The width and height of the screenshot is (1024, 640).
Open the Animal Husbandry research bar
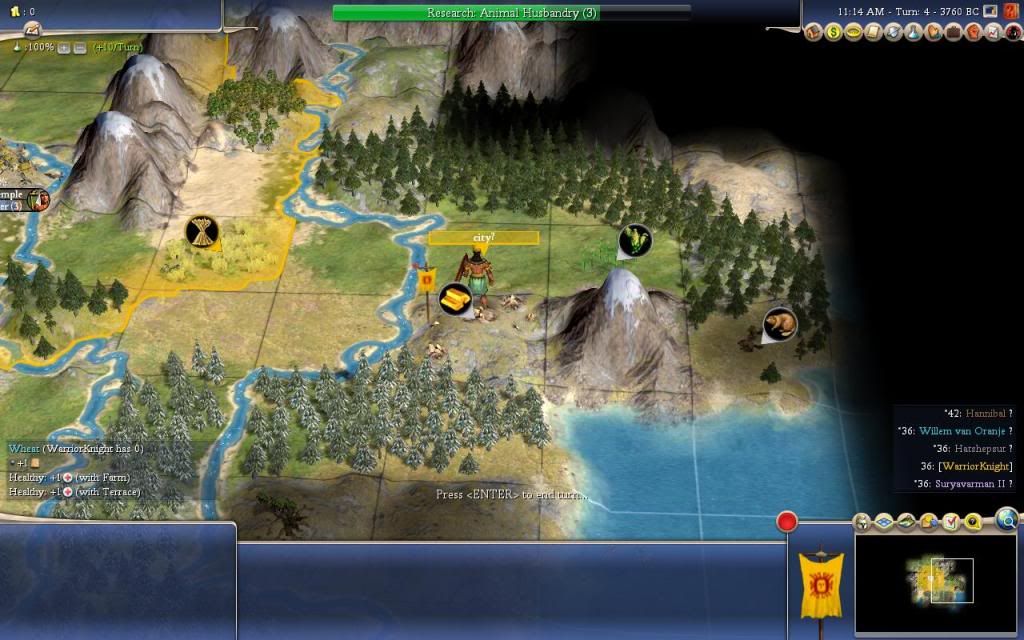click(511, 12)
